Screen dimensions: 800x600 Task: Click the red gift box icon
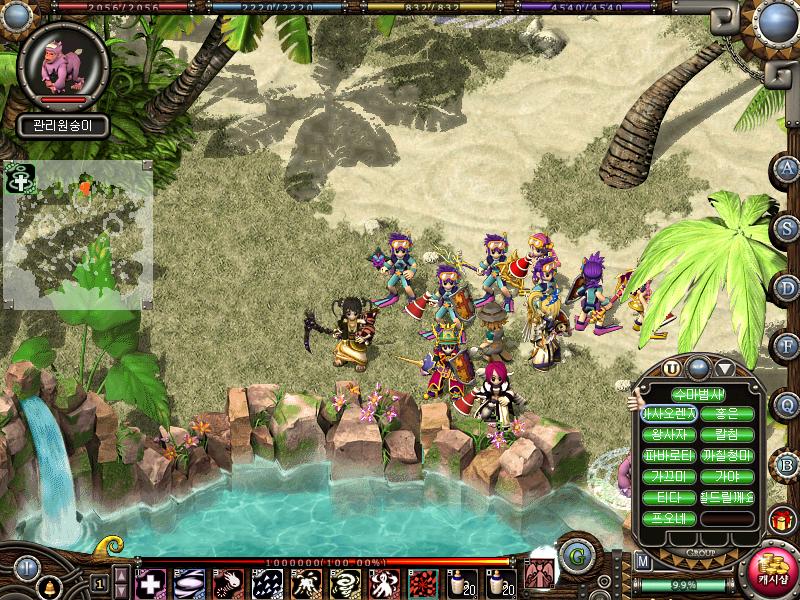(x=783, y=520)
